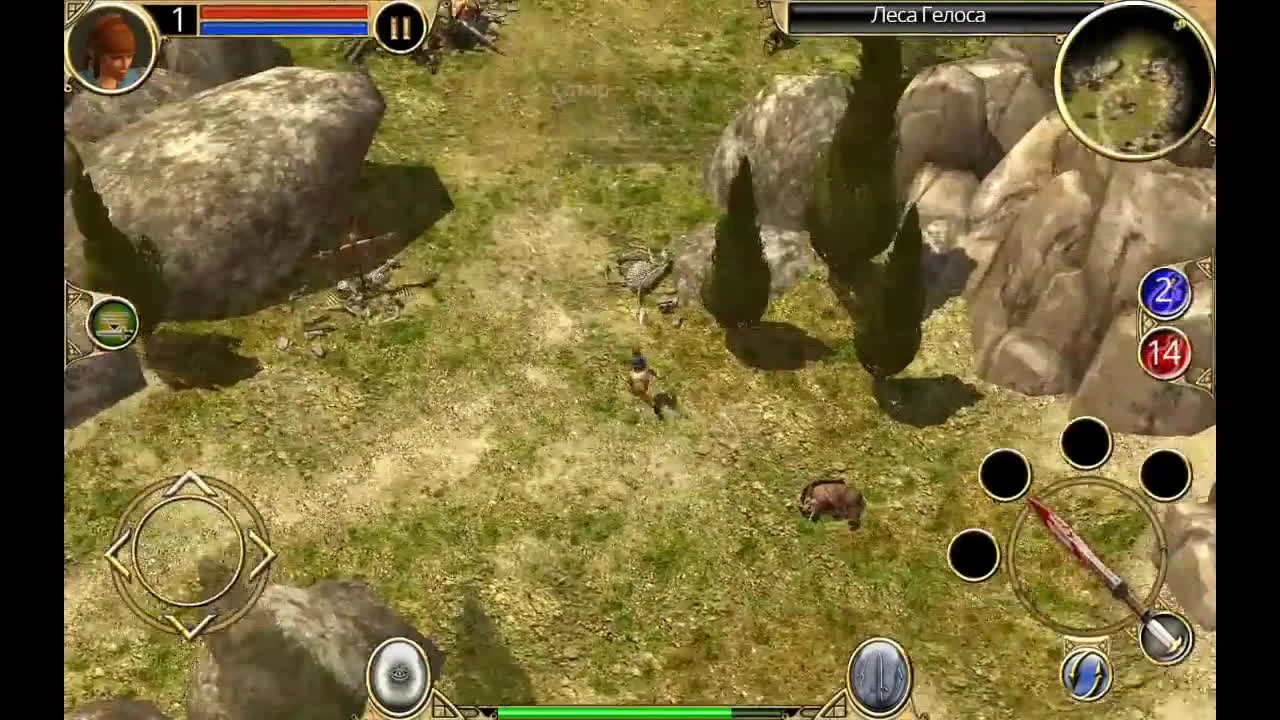
Task: Tap the location banner reading Леса Гелоса
Action: click(930, 15)
